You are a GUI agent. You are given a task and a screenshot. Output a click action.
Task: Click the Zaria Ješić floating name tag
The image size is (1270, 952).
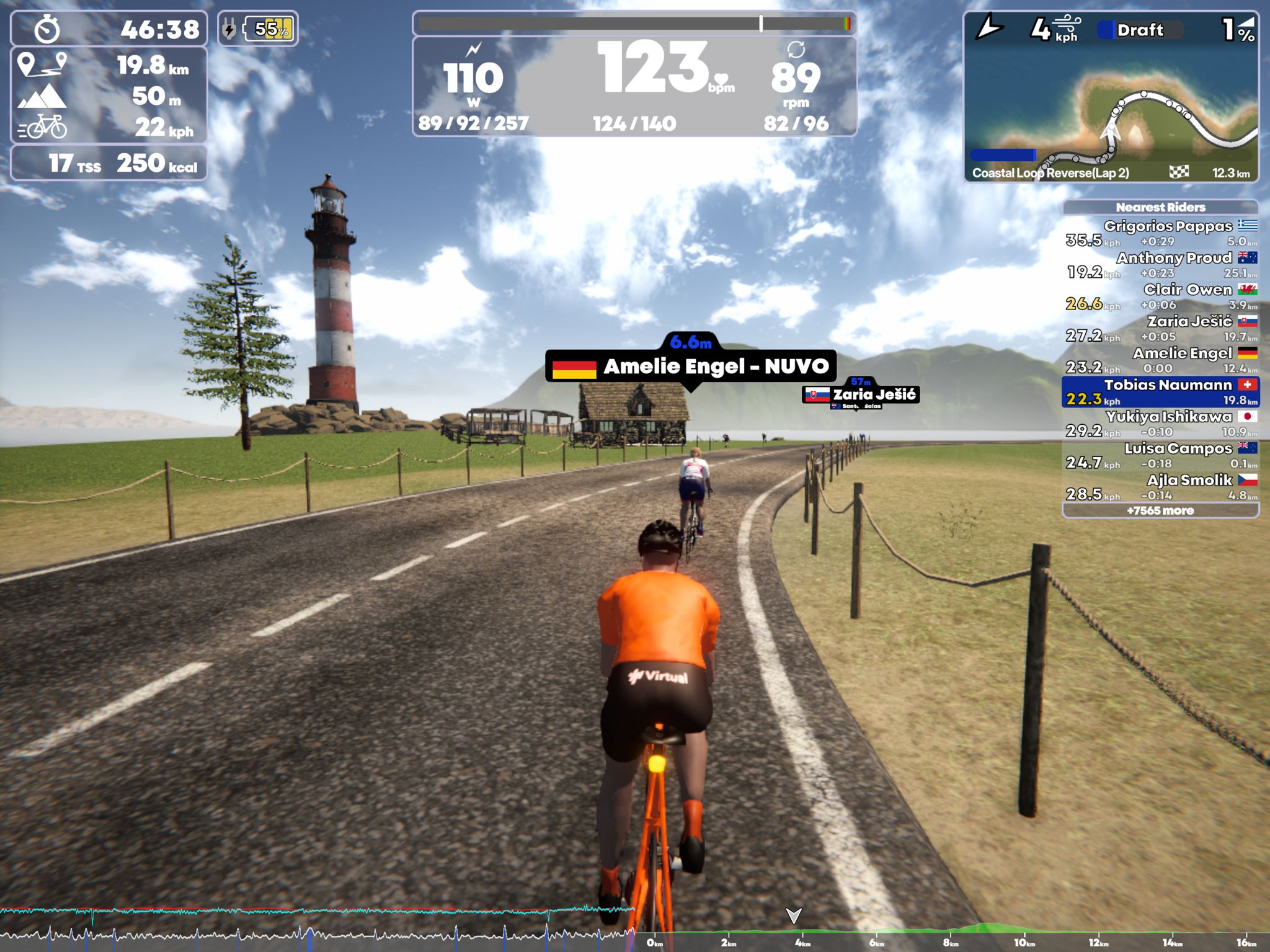click(861, 394)
